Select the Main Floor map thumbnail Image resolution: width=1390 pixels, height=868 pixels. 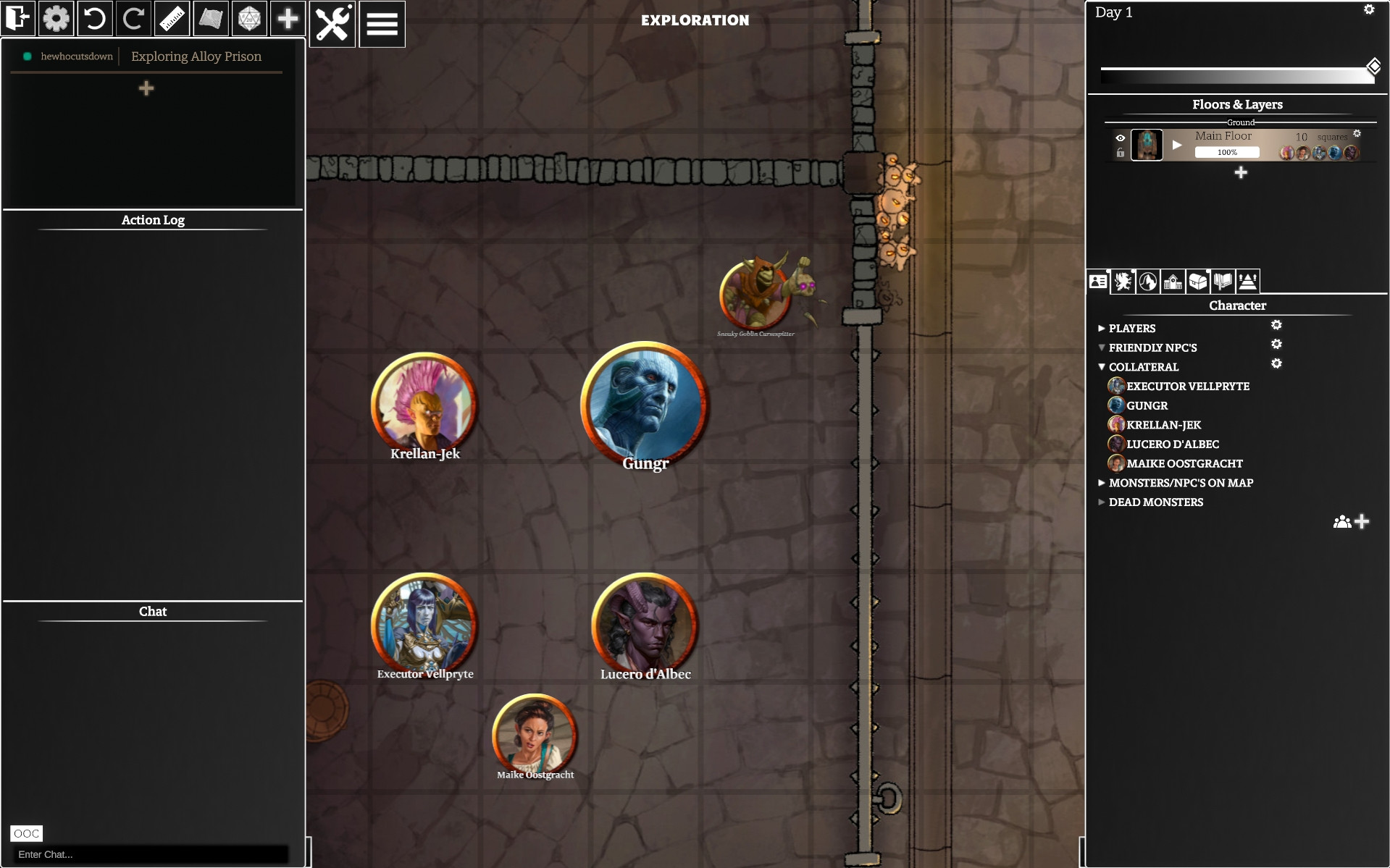point(1147,145)
